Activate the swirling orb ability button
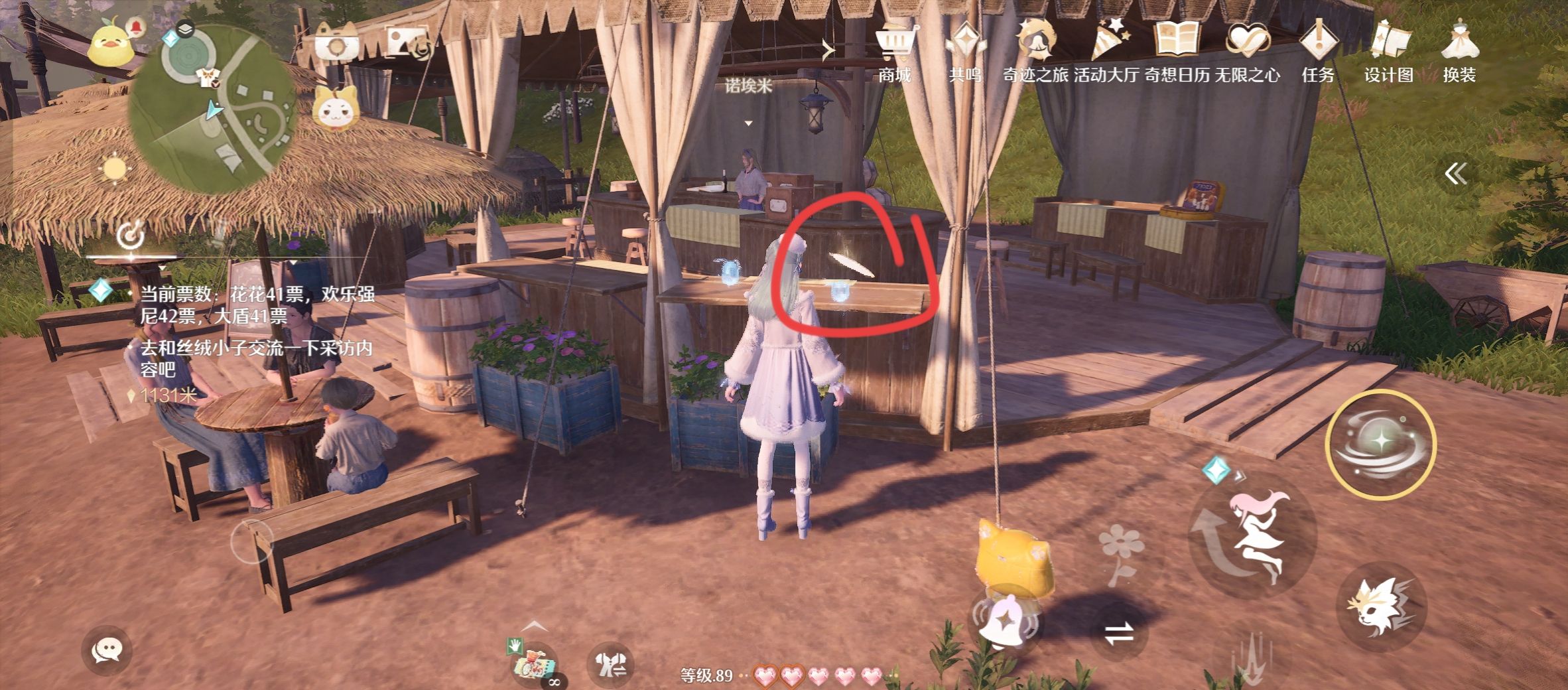Screen dimensions: 1568x690 pyautogui.click(x=1381, y=444)
